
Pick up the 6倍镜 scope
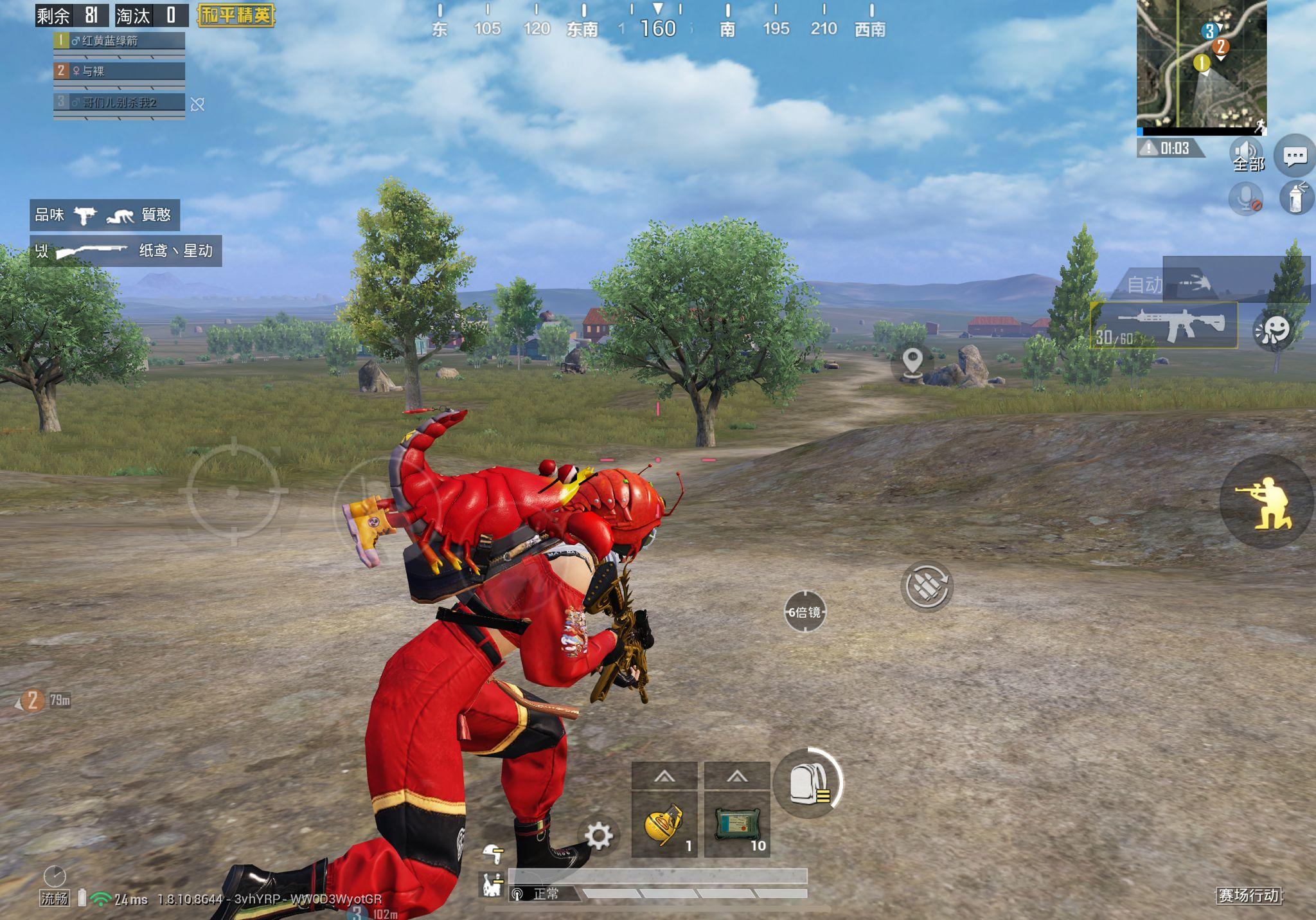click(805, 612)
